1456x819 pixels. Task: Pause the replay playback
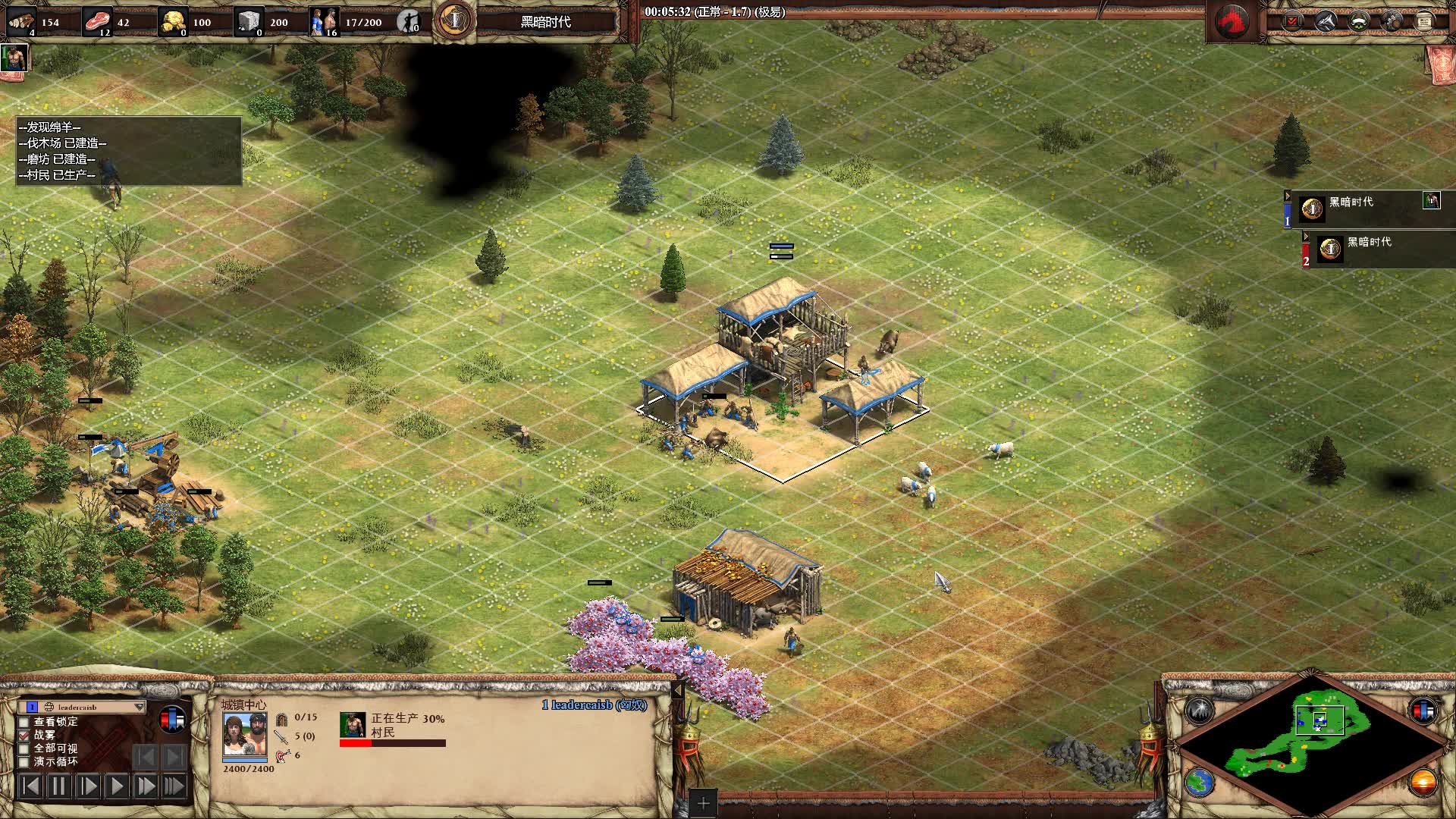tap(59, 786)
